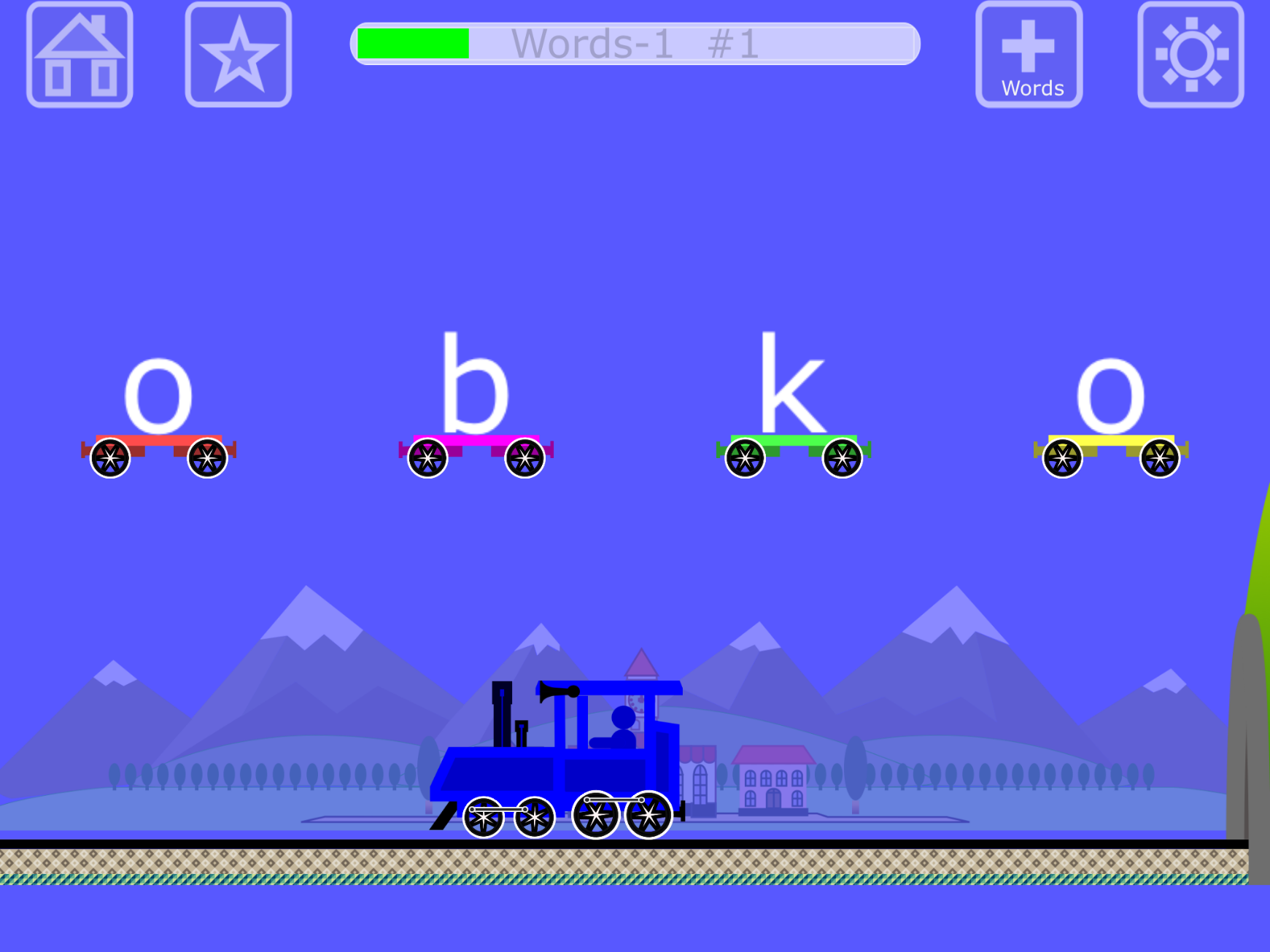Open the star rewards button
The width and height of the screenshot is (1270, 952).
(x=239, y=55)
